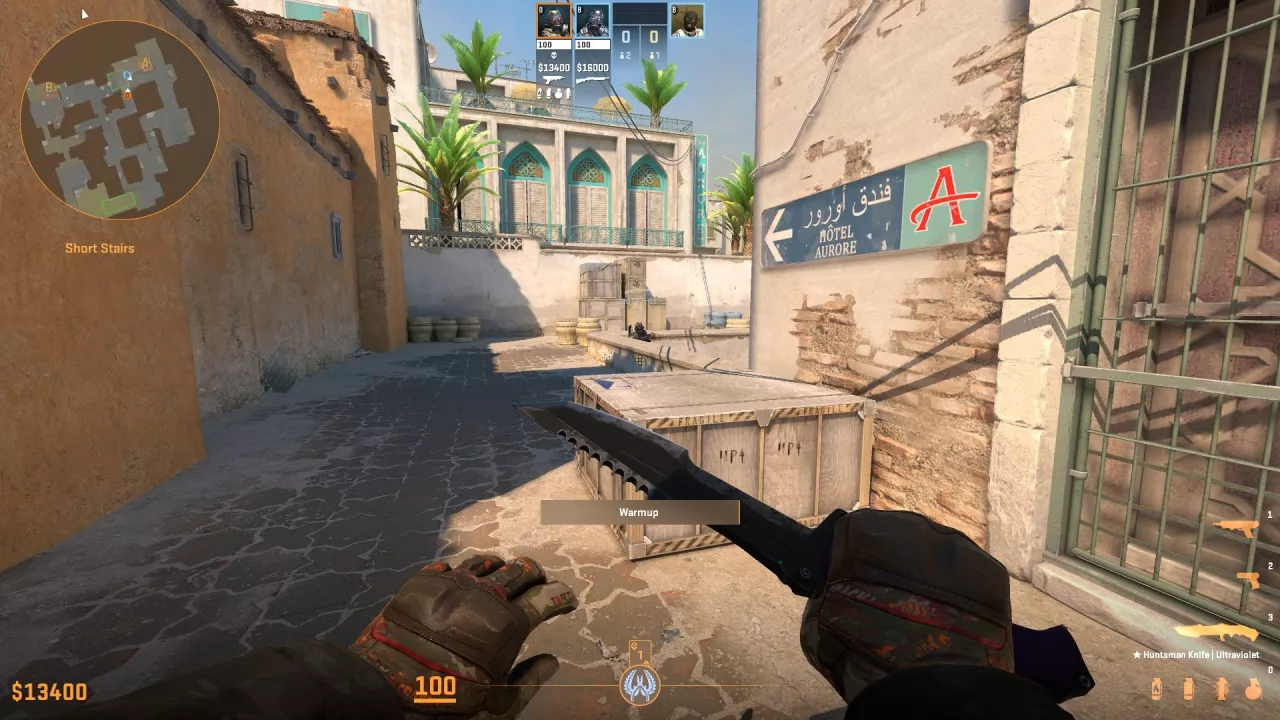The width and height of the screenshot is (1280, 720).
Task: Click the CT round score zero
Action: (626, 37)
